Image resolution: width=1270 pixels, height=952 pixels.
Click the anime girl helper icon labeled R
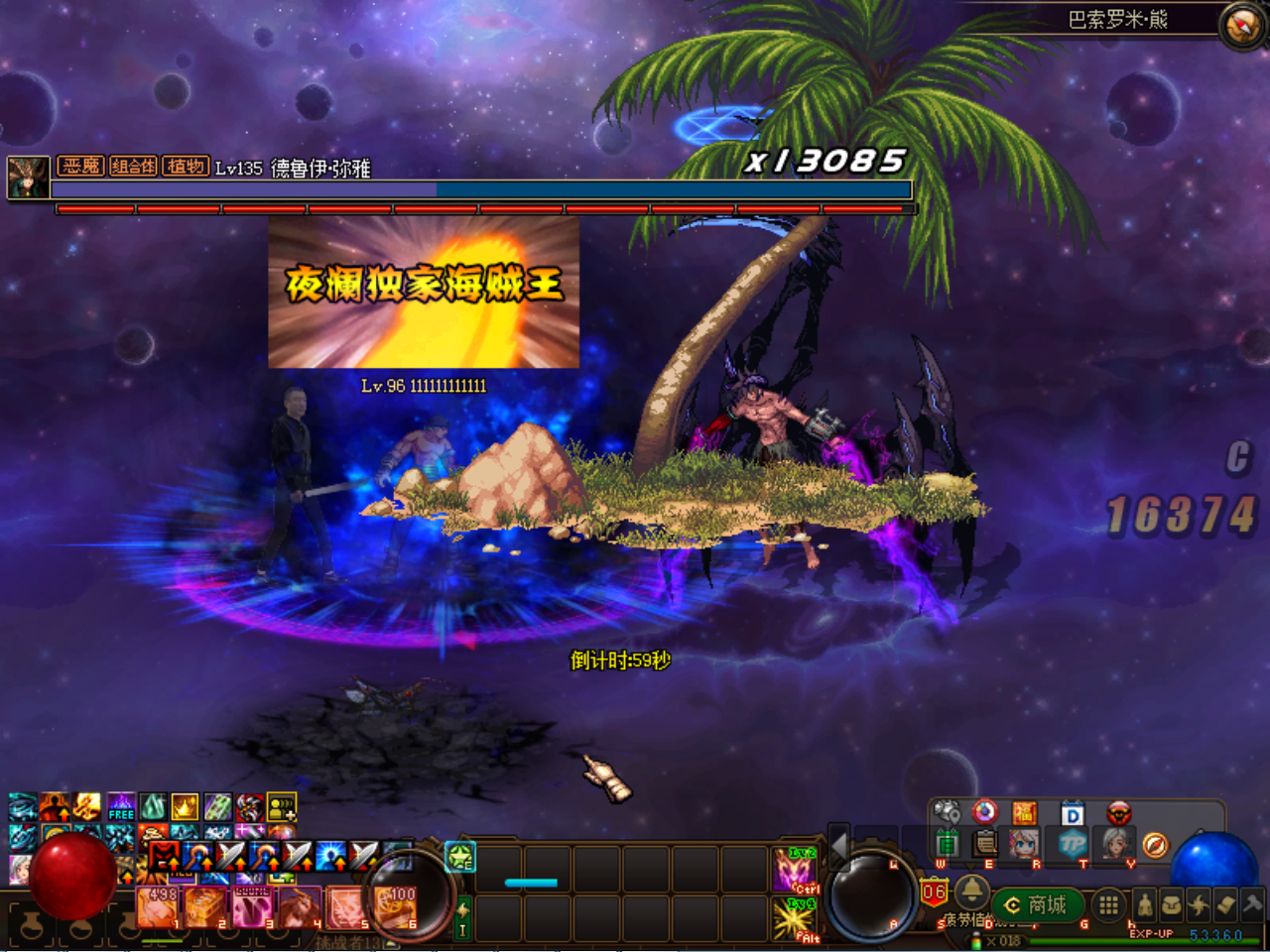pos(1024,845)
